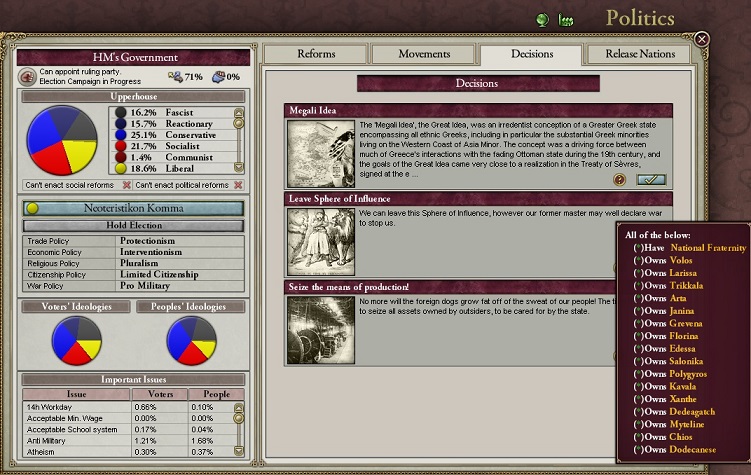Image resolution: width=751 pixels, height=475 pixels.
Task: Click the Issue column header
Action: [x=76, y=394]
